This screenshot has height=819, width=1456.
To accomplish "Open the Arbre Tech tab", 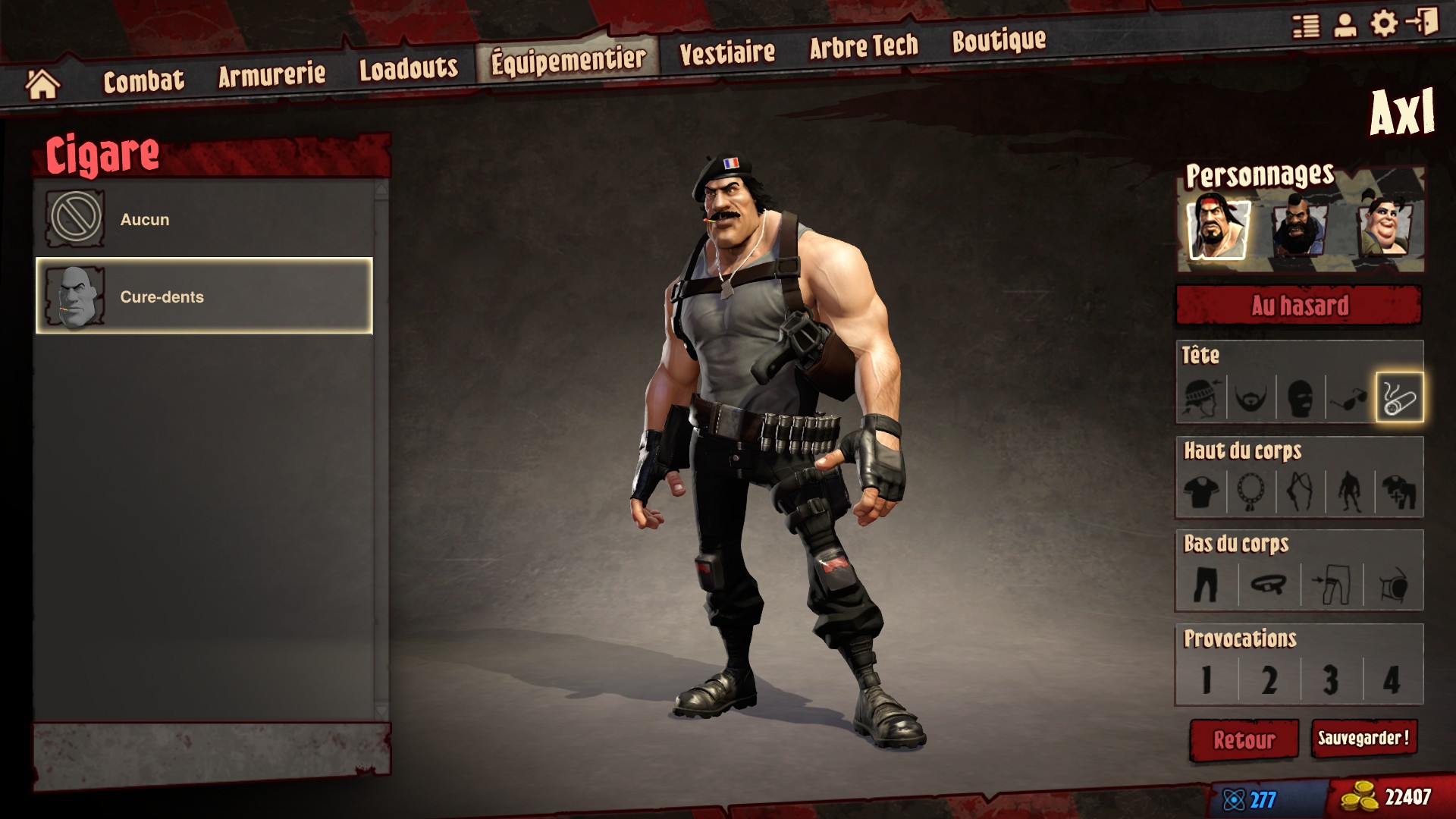I will tap(863, 47).
